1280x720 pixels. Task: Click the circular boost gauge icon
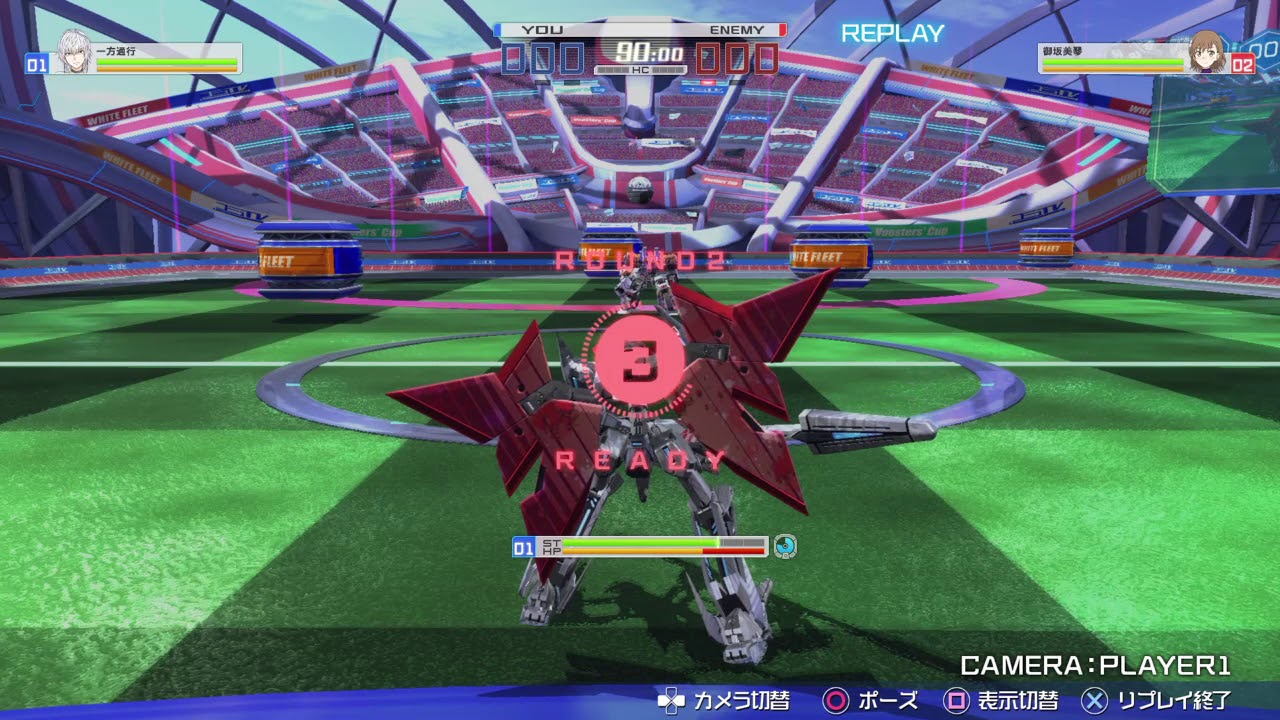point(787,547)
